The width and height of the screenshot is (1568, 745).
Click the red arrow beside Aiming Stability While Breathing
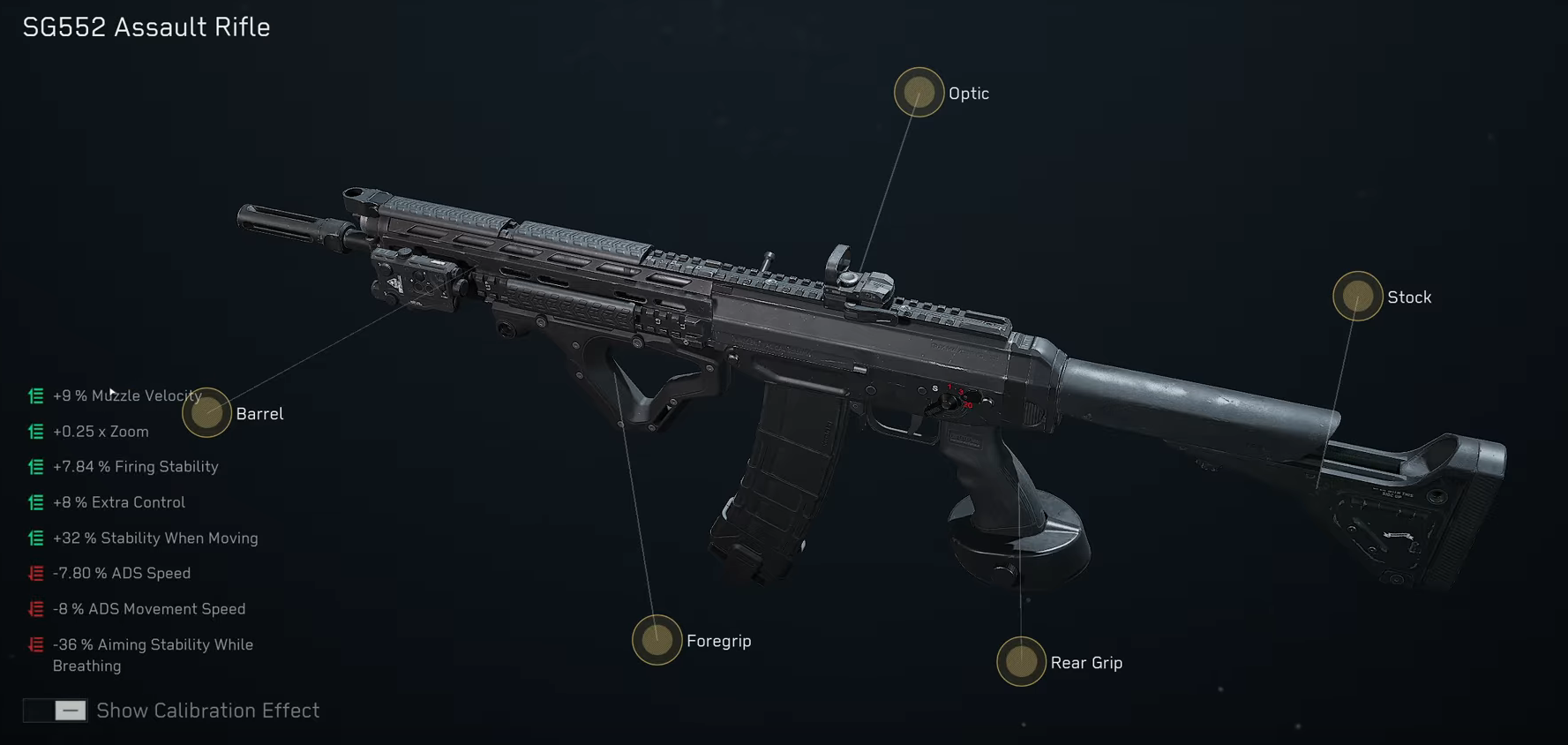tap(35, 645)
